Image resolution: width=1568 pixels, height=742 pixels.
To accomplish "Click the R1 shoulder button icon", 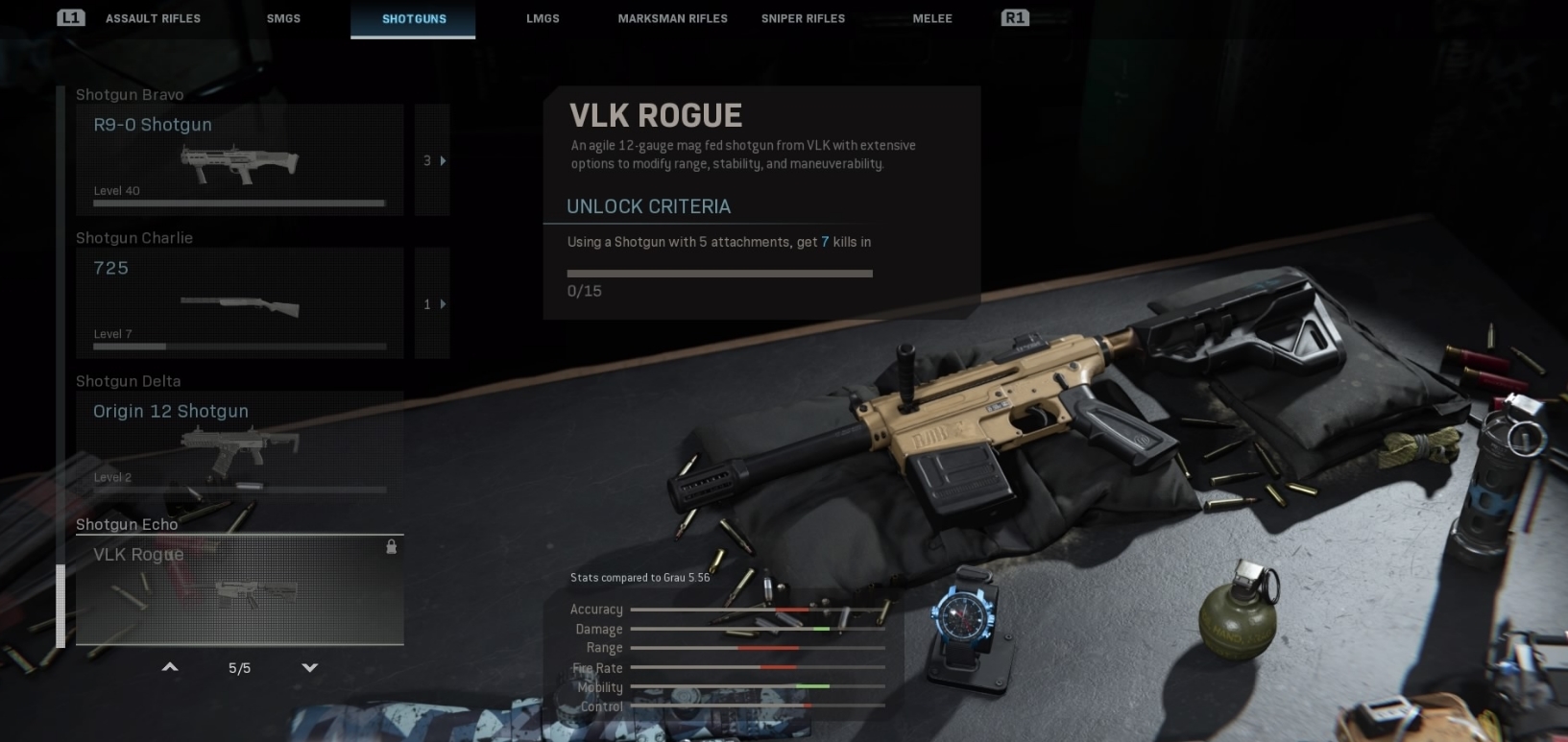I will 1015,15.
